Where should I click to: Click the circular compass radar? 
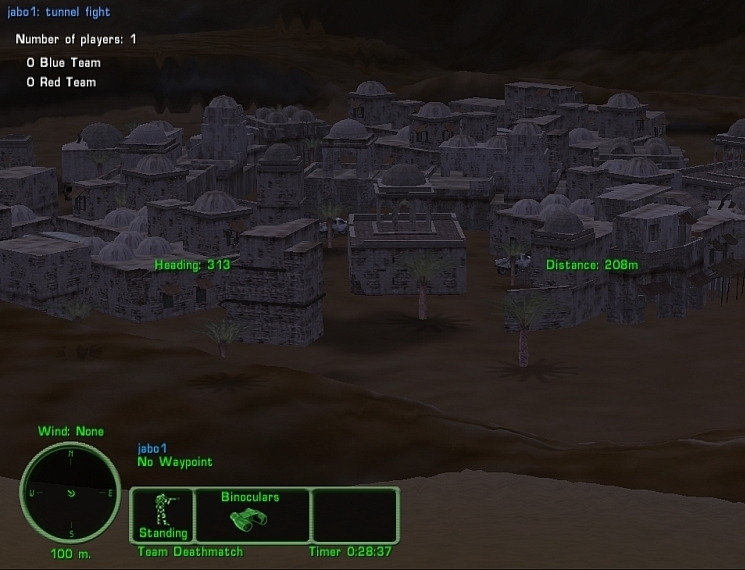tap(70, 492)
